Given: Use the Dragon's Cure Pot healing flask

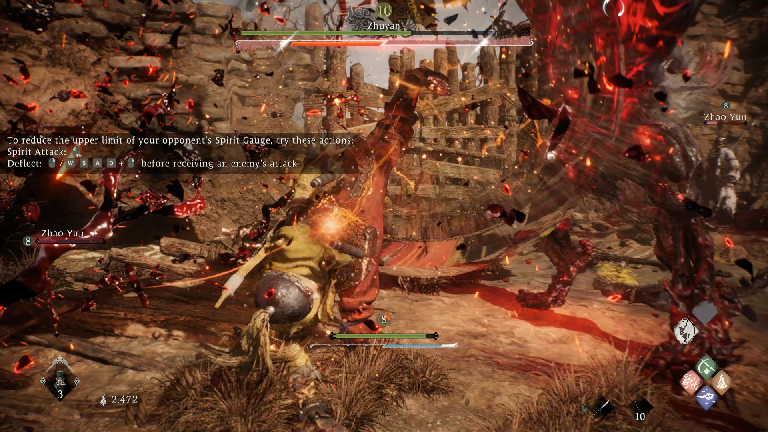Looking at the screenshot, I should click(60, 378).
